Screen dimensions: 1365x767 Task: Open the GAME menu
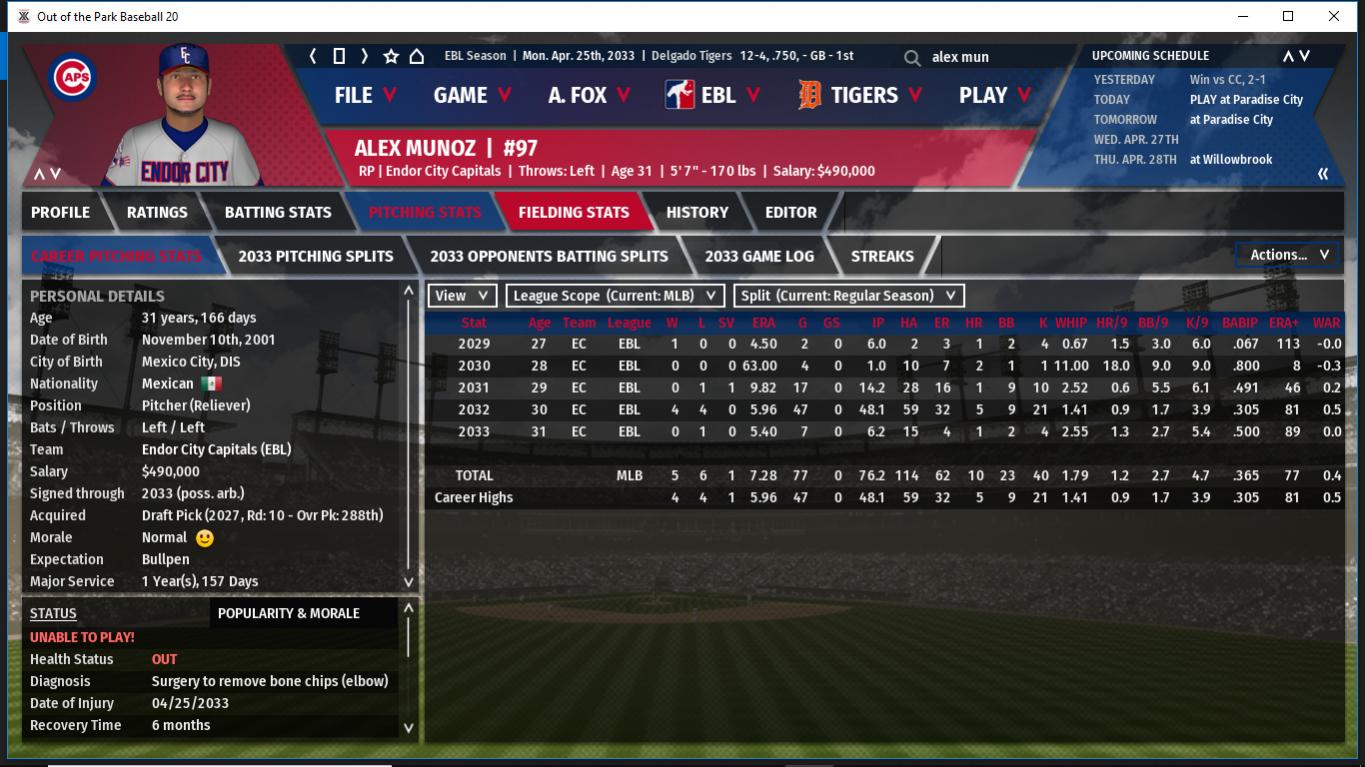472,95
